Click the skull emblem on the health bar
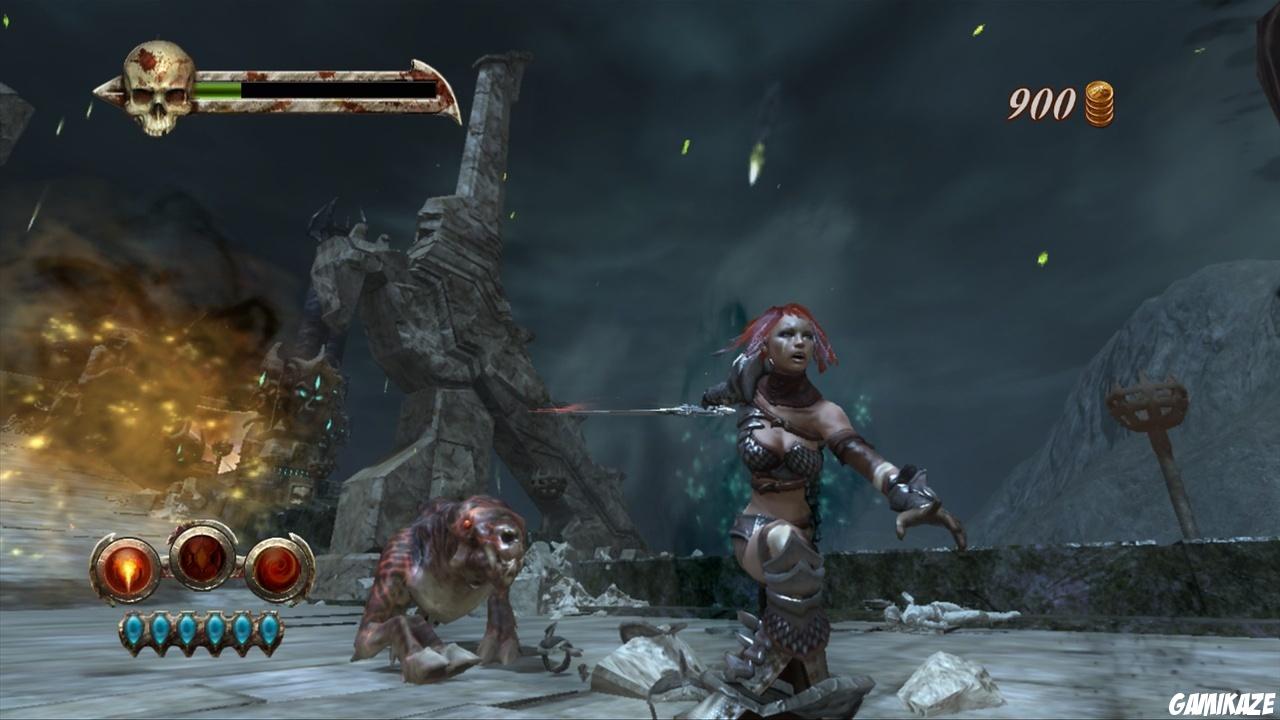This screenshot has width=1280, height=720. tap(158, 88)
